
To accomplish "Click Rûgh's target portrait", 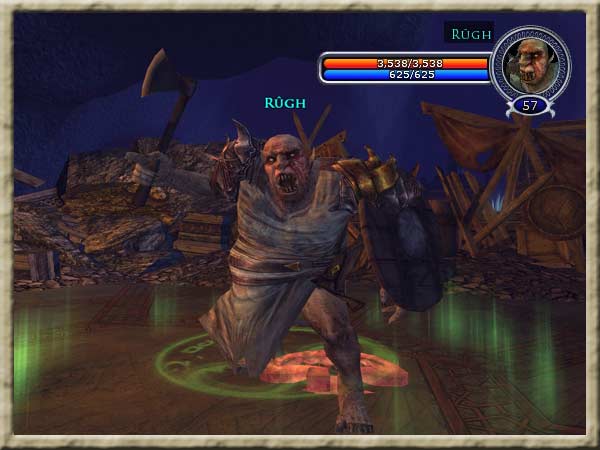I will pyautogui.click(x=531, y=62).
